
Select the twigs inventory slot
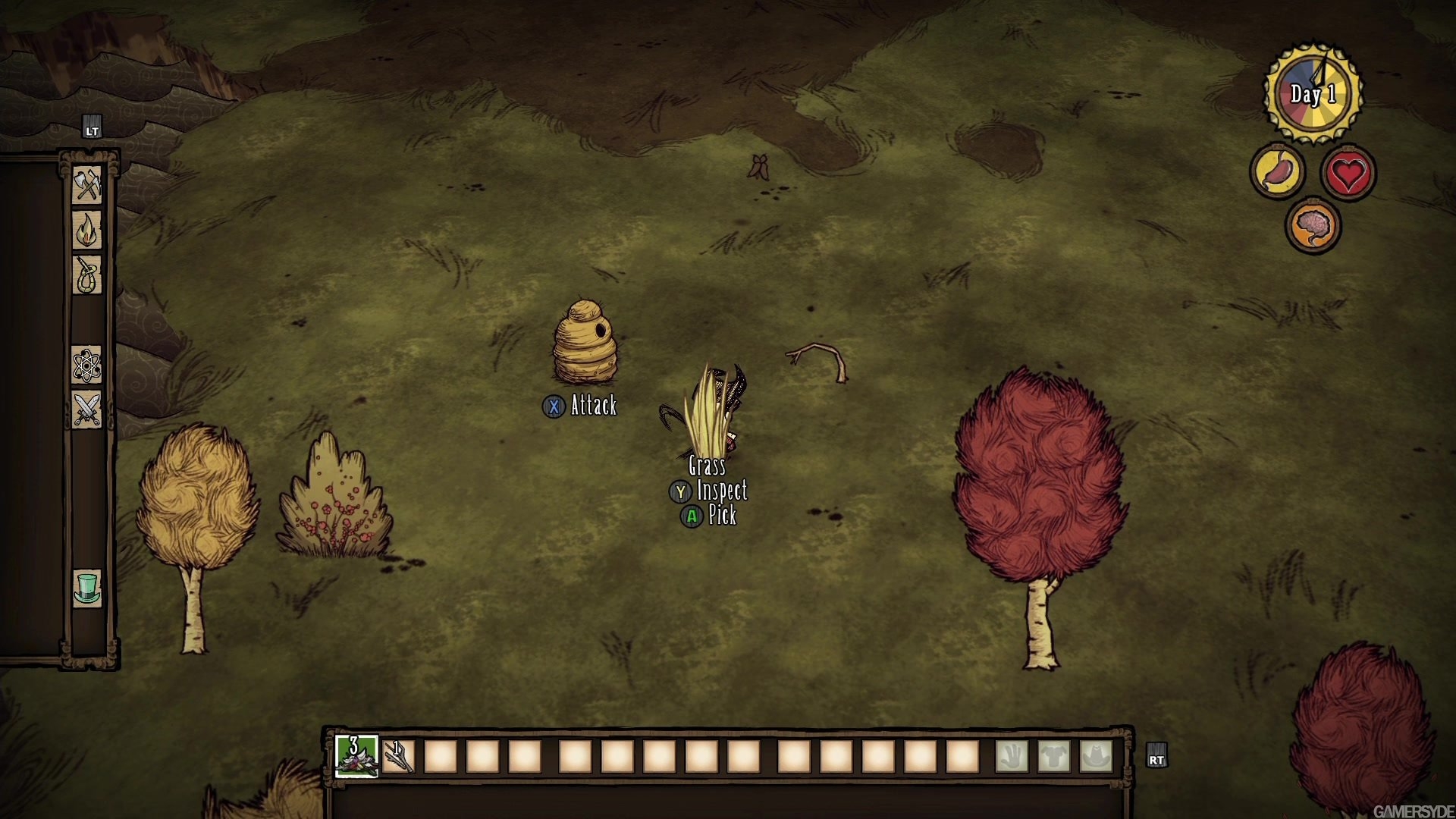399,756
